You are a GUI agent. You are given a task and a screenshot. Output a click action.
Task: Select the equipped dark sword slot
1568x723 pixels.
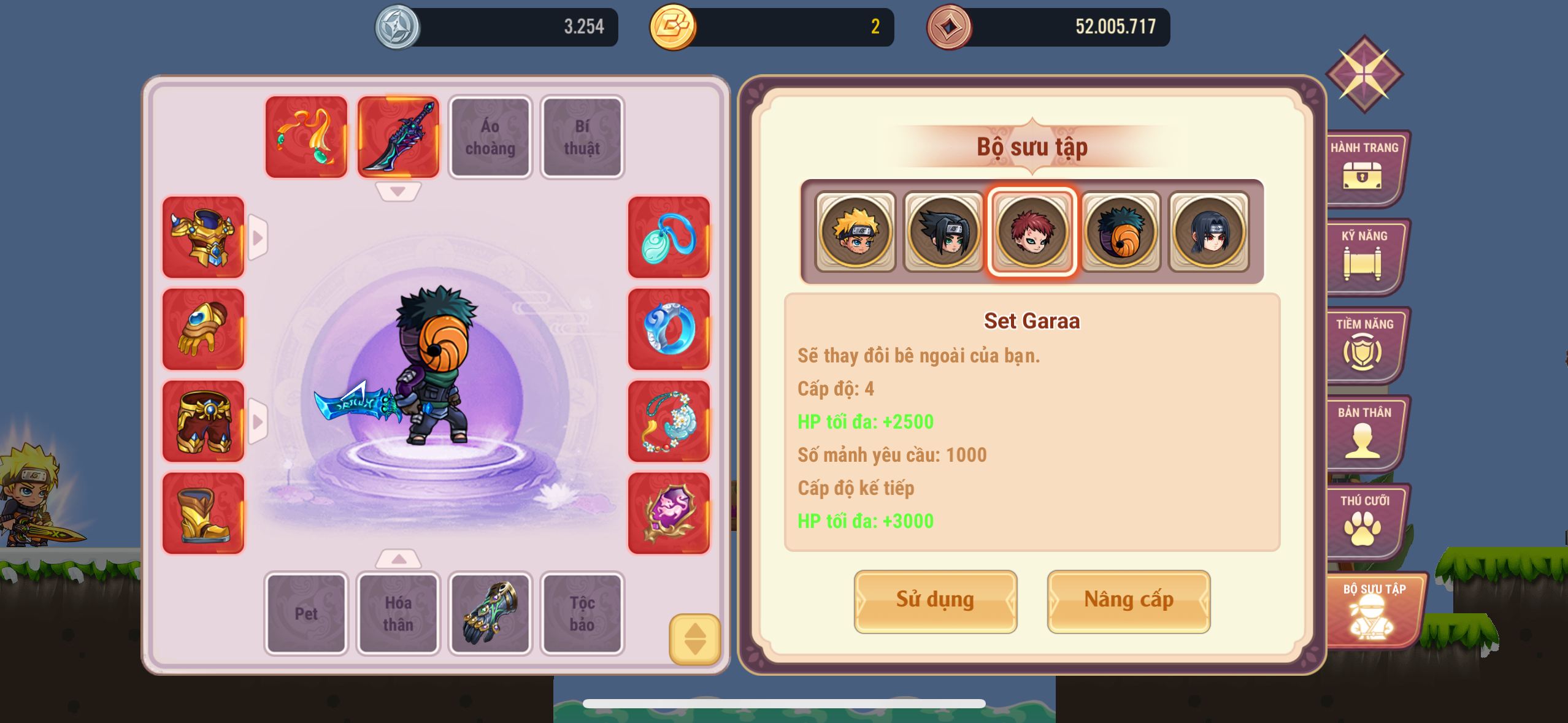[x=398, y=137]
